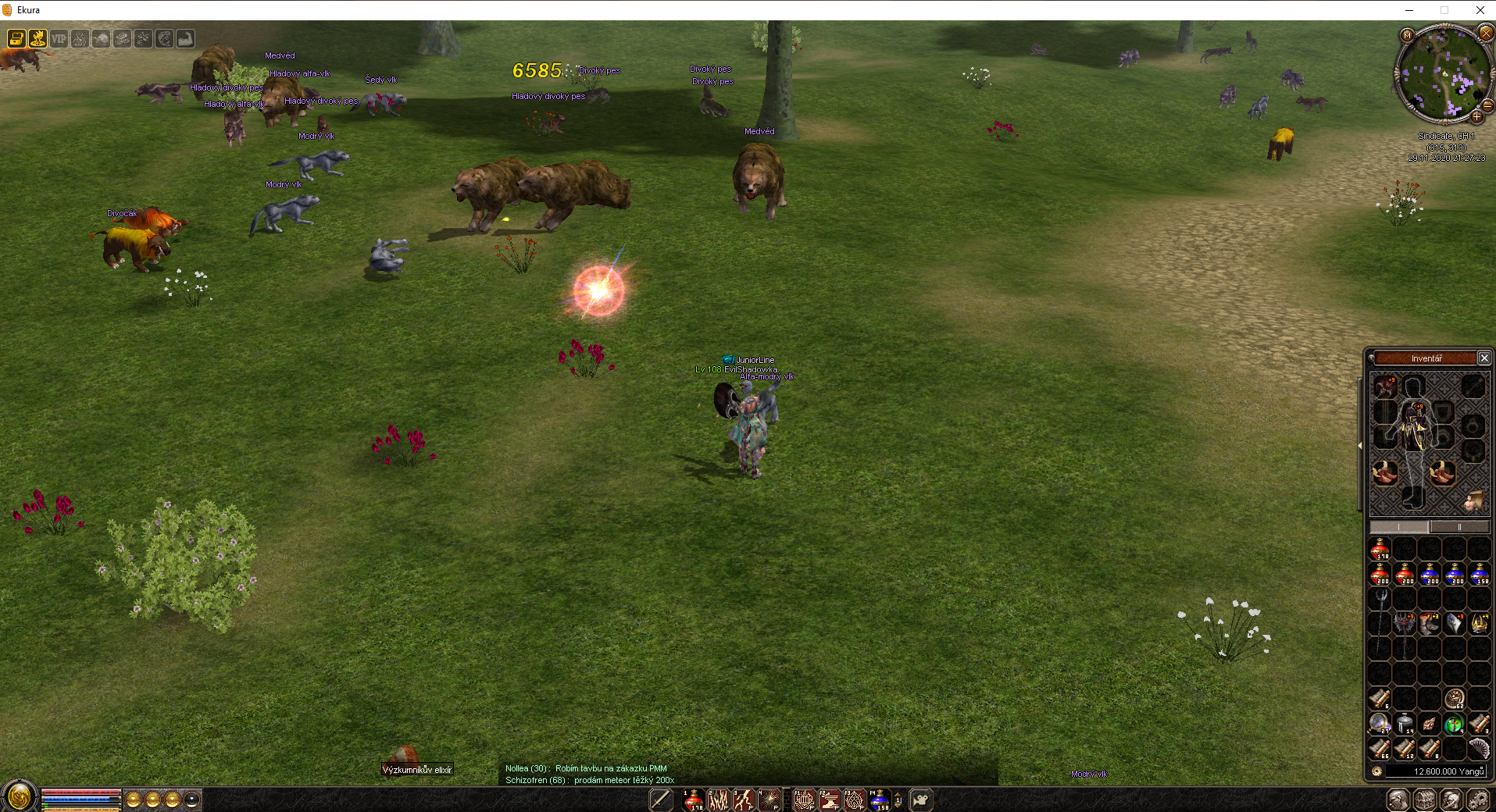Image resolution: width=1496 pixels, height=812 pixels.
Task: Select the green cross orb item
Action: click(x=1454, y=724)
